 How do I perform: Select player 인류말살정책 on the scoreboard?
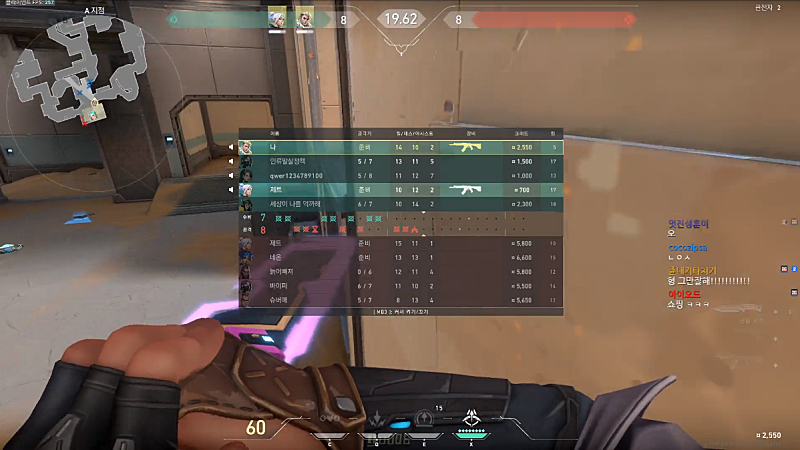coord(400,161)
